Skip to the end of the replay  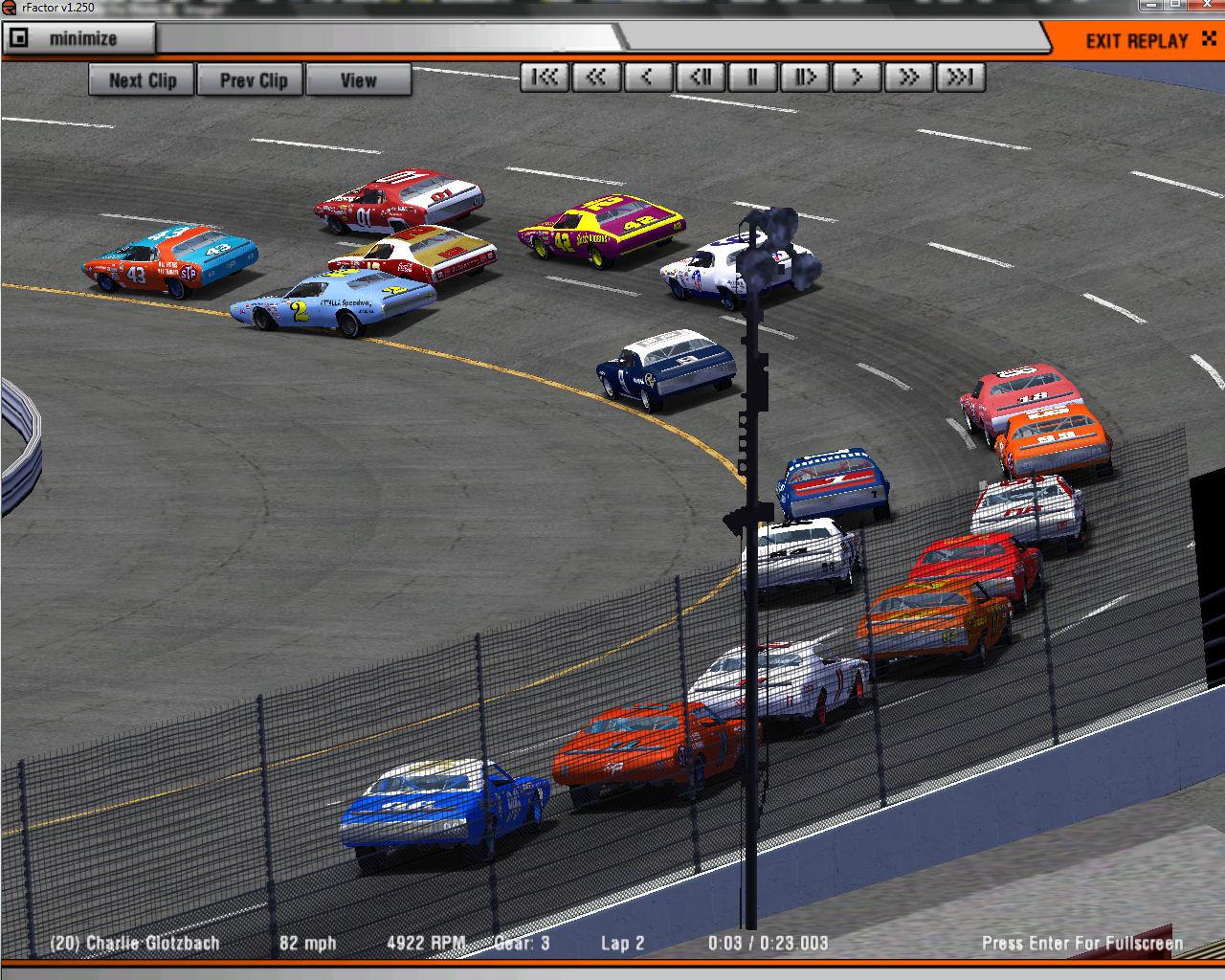(x=960, y=78)
